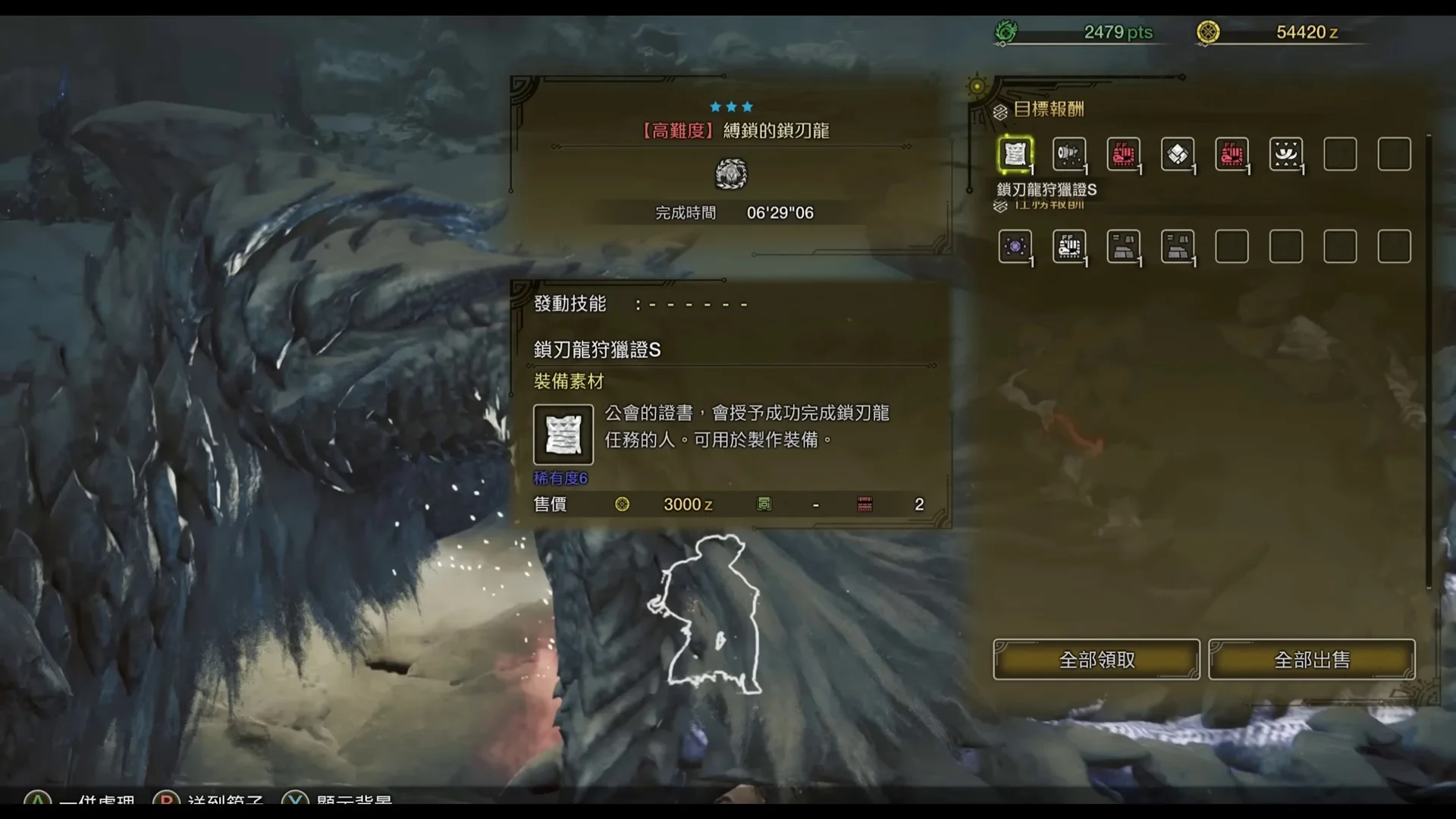Image resolution: width=1456 pixels, height=819 pixels.
Task: Click the armor sphere quest reward icon
Action: point(1124,246)
